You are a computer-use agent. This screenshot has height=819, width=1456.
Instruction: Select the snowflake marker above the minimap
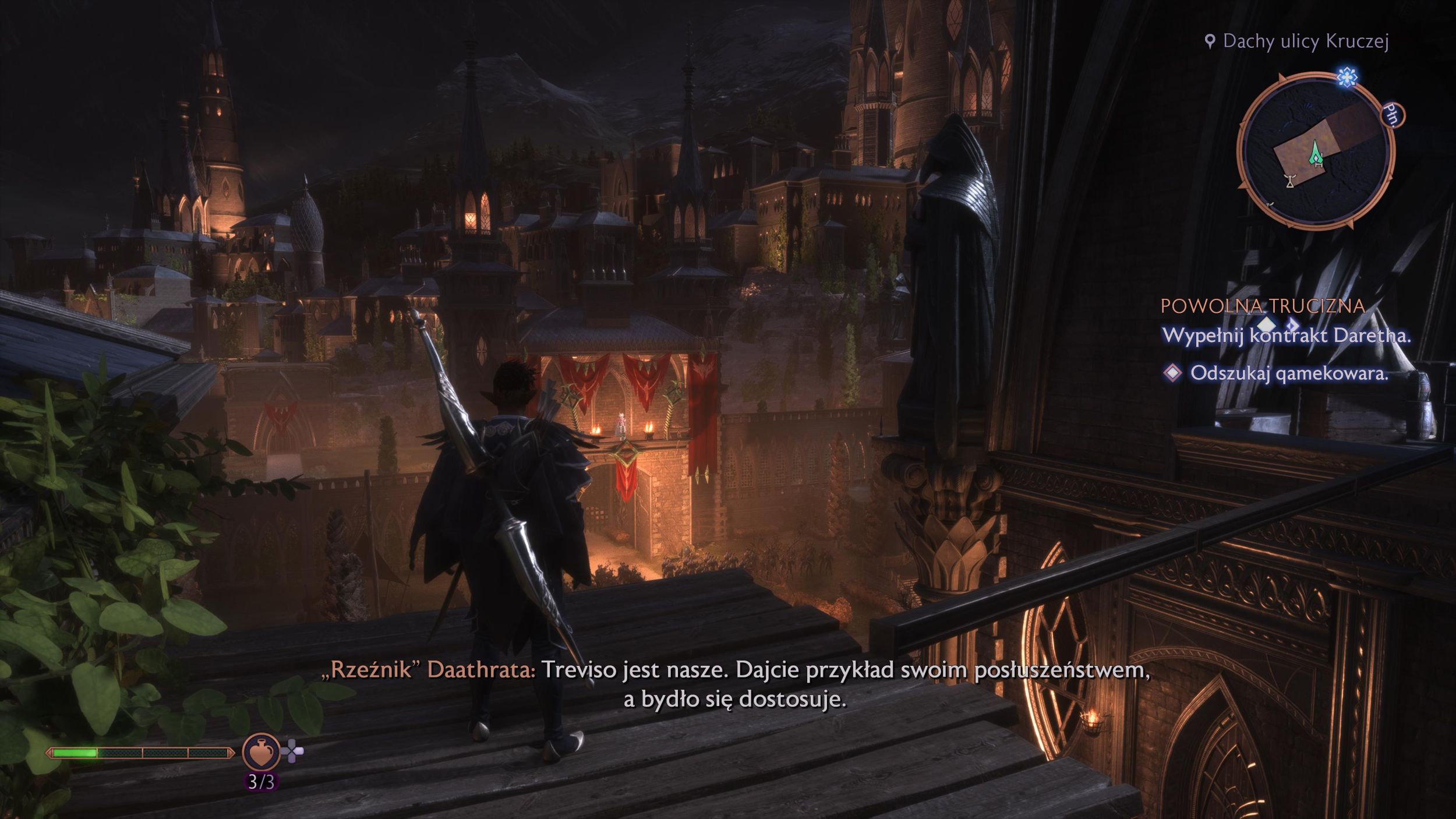pyautogui.click(x=1347, y=77)
